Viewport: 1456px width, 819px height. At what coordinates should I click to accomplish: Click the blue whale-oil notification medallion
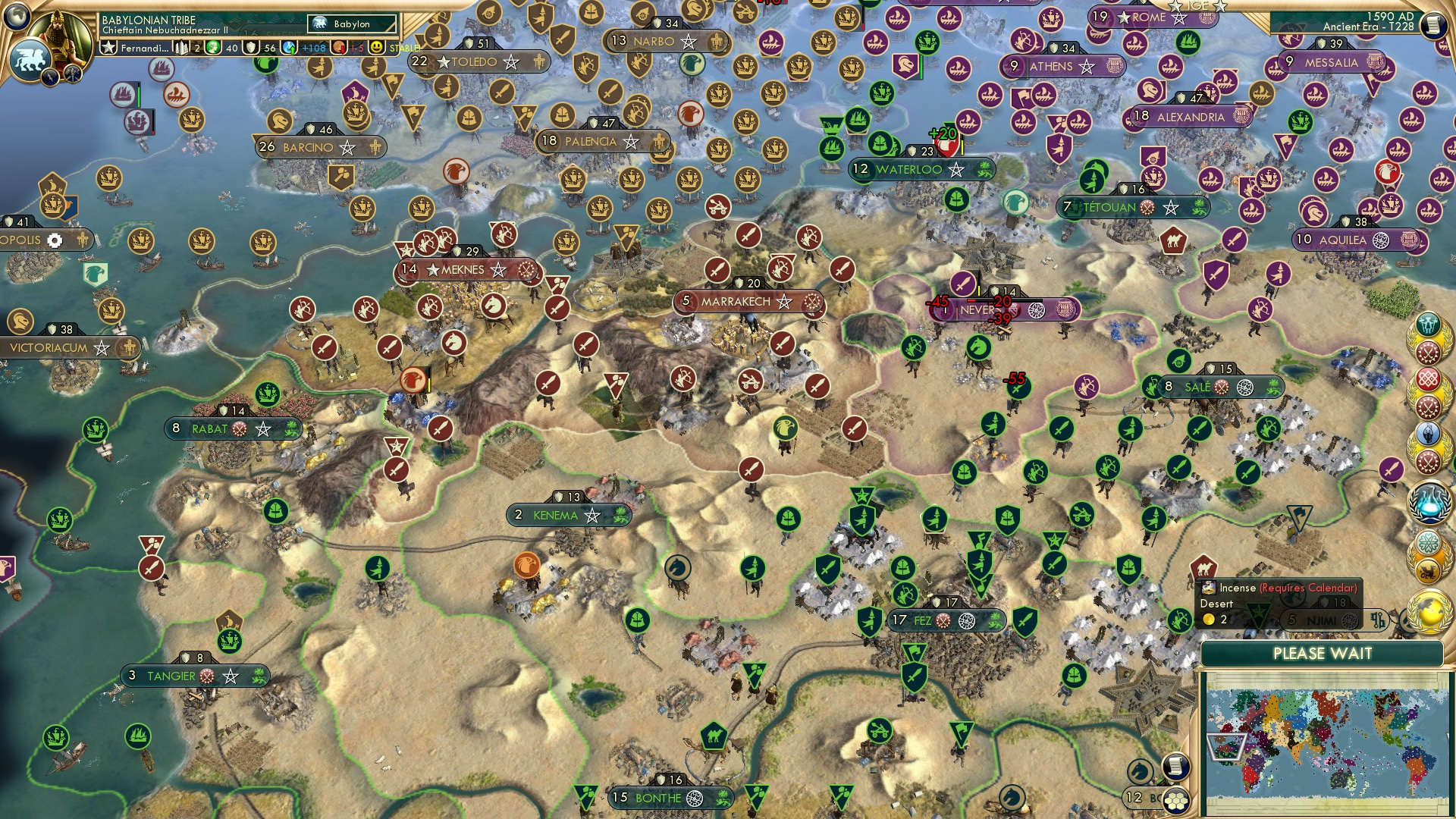[1428, 431]
